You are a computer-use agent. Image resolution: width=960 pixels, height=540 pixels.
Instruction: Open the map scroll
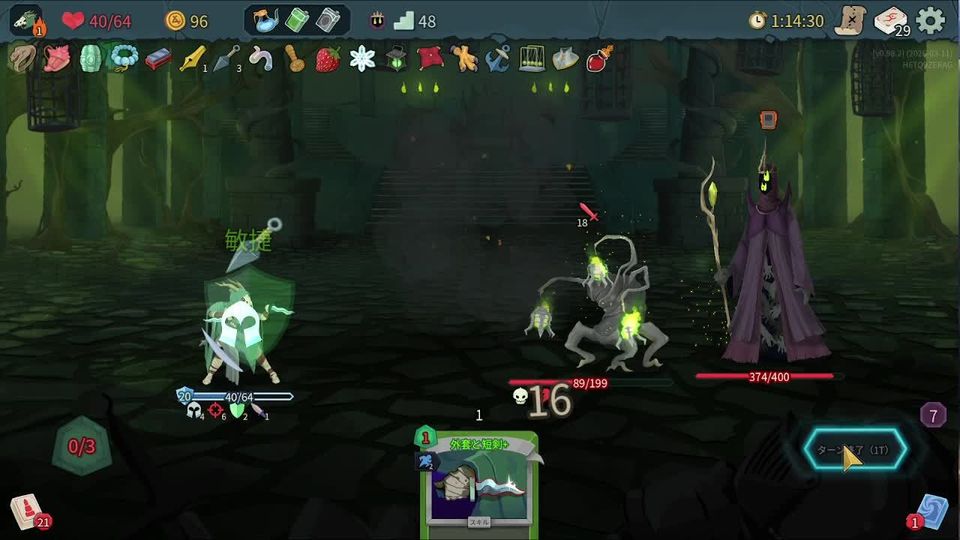click(x=850, y=20)
